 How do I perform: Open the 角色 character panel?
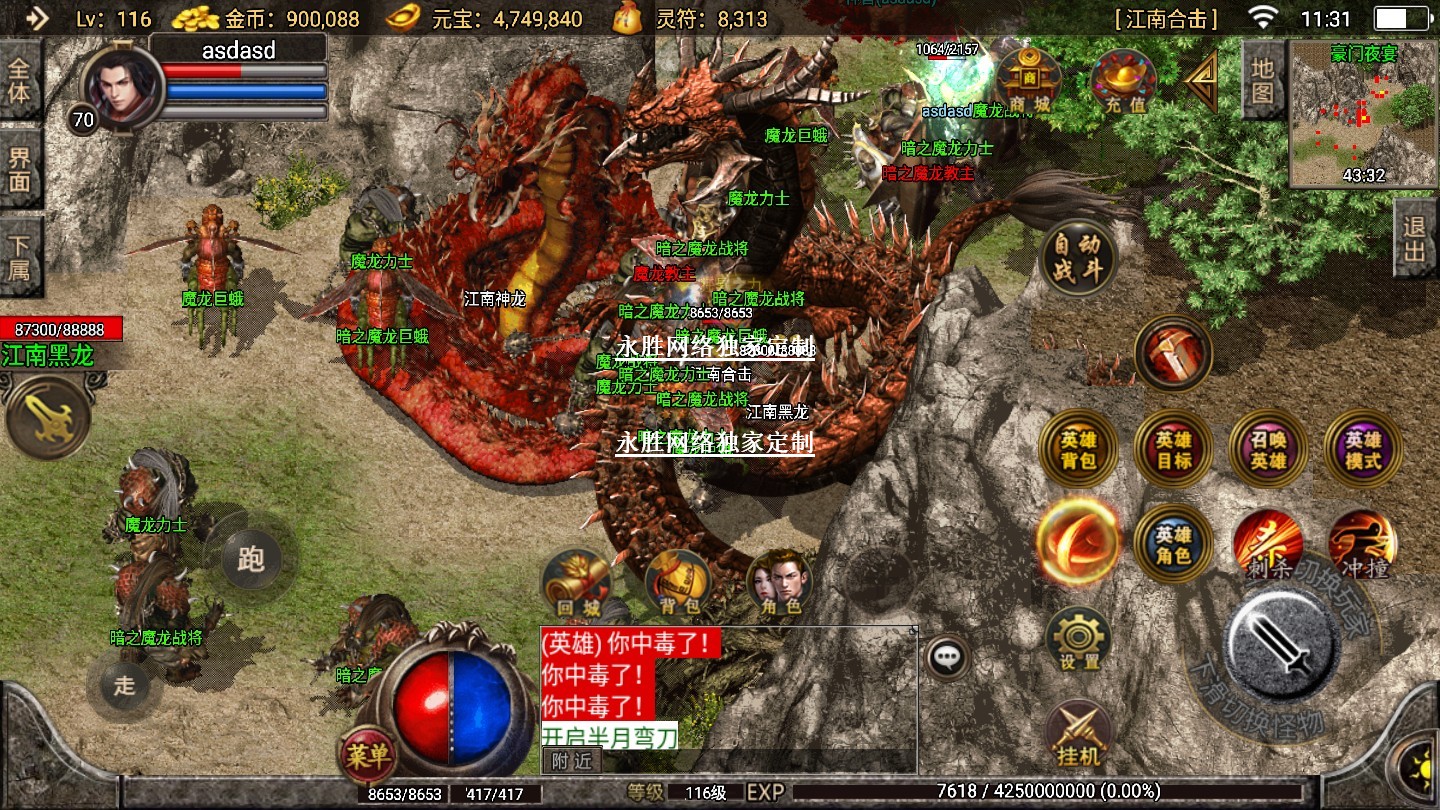[781, 584]
